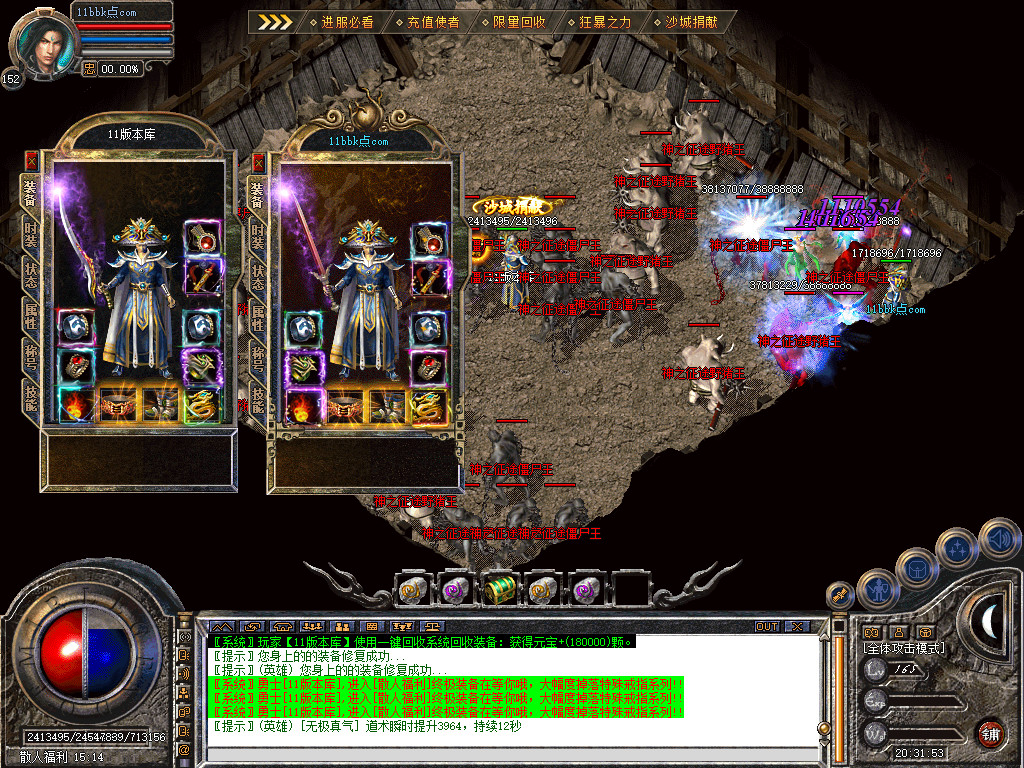
Task: Open 称号 tab in the 11bbk点com panel
Action: 258,357
